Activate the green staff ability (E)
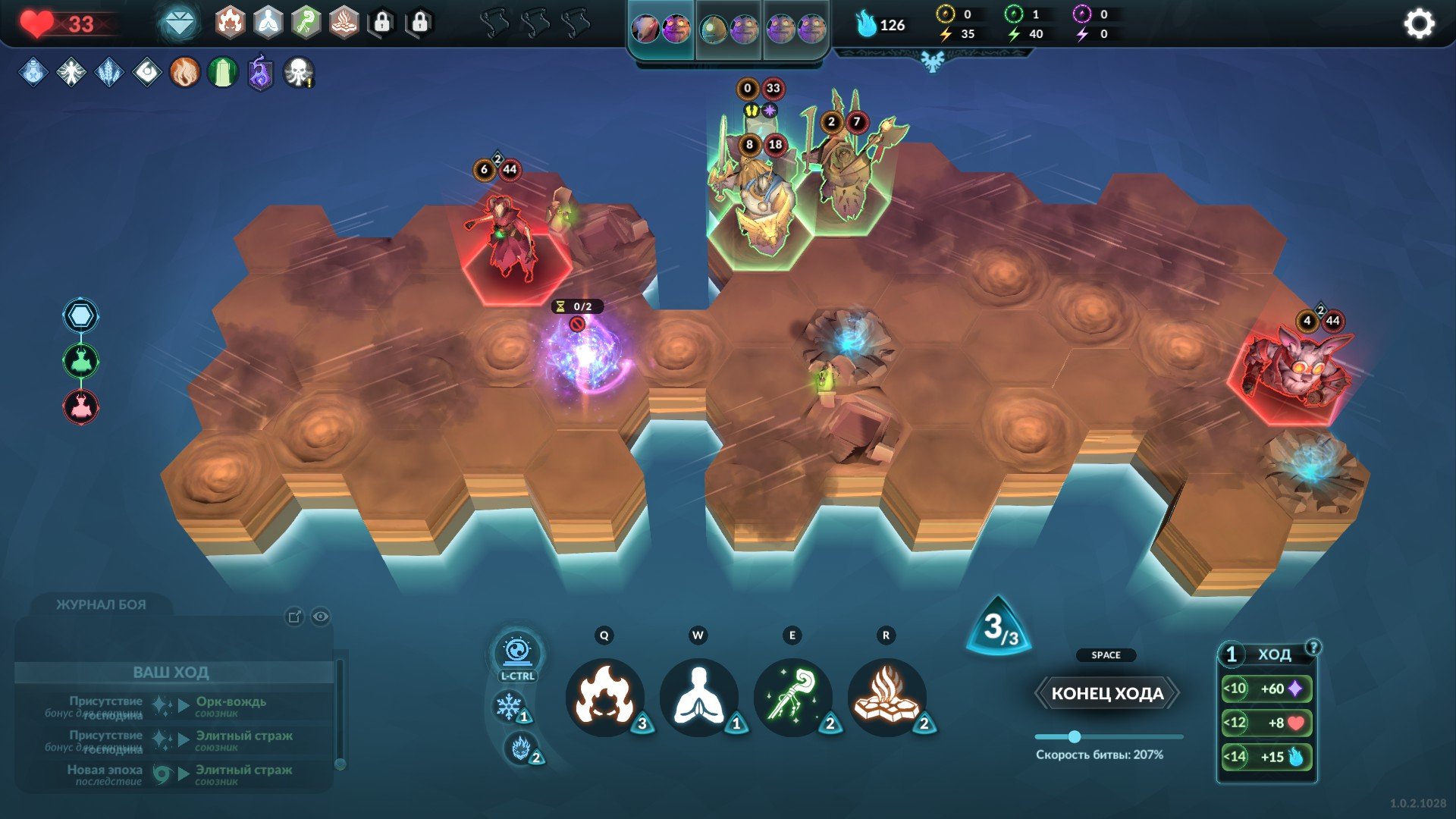This screenshot has width=1456, height=819. click(792, 697)
